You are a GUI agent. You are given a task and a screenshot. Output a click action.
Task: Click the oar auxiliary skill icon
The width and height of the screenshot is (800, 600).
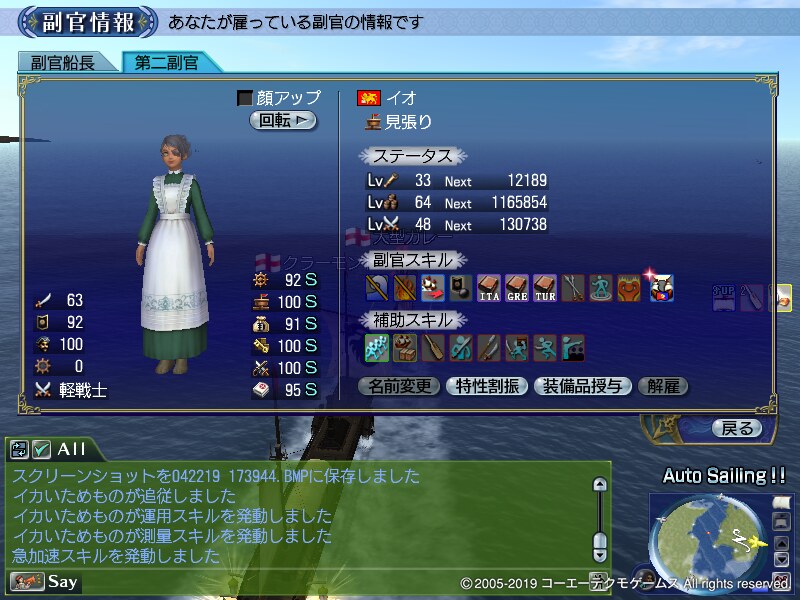click(433, 348)
